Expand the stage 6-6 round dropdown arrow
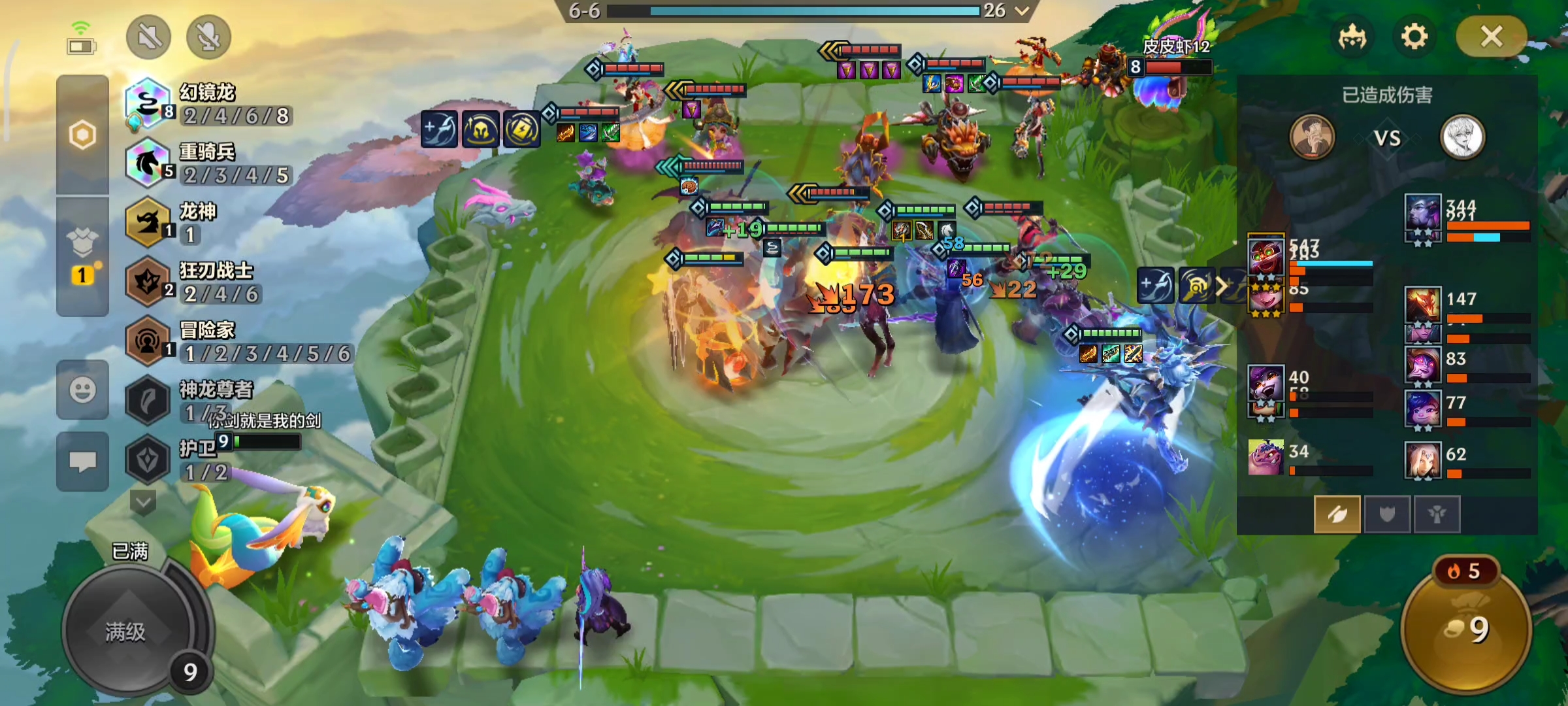 tap(1022, 10)
